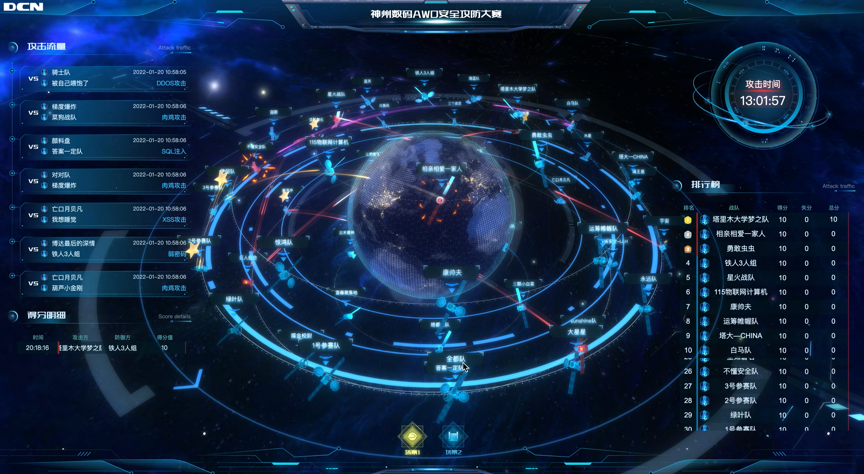Click the 排行榜 panel header
This screenshot has height=474, width=864.
[705, 185]
